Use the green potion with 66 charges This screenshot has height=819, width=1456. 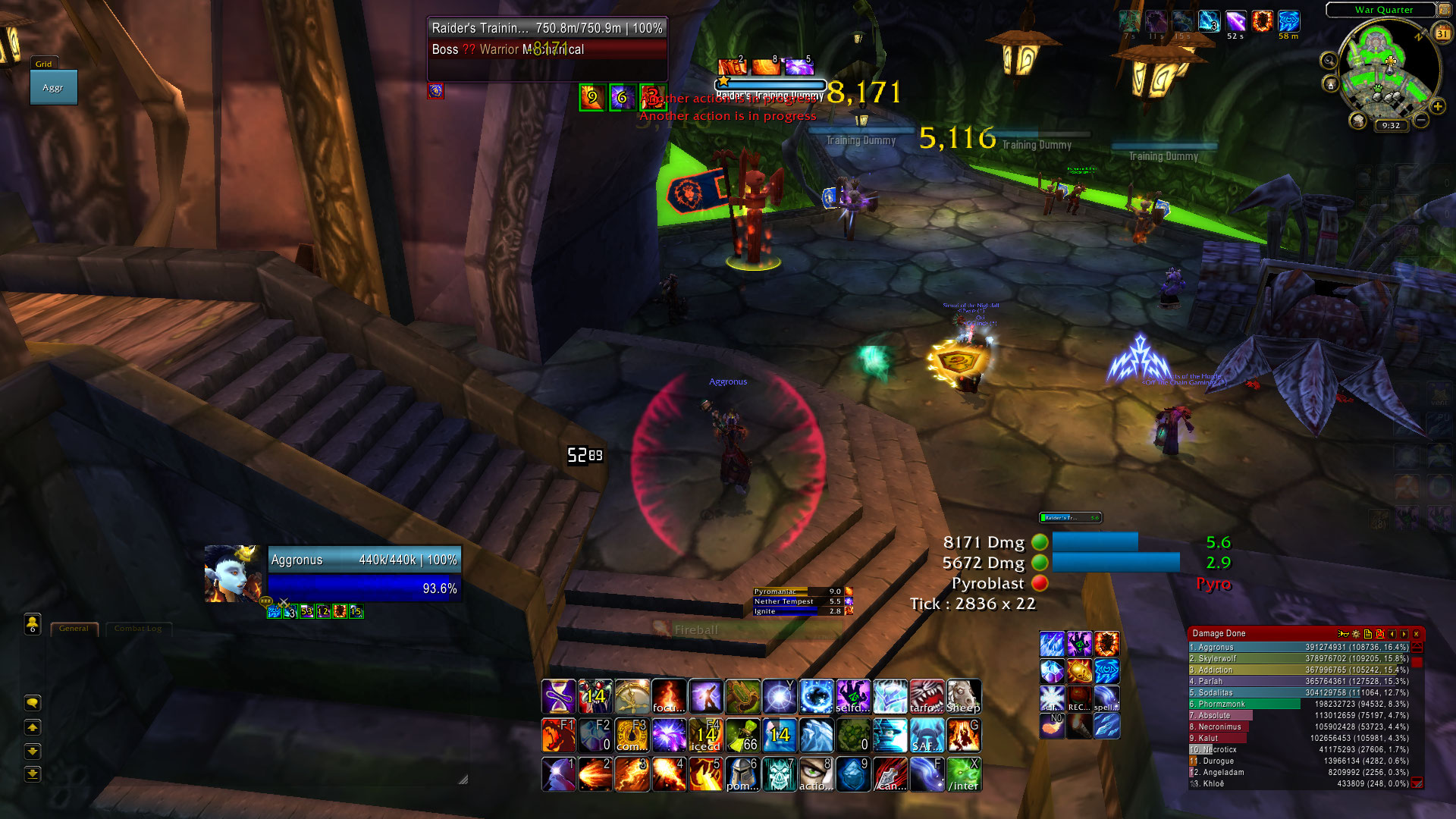[x=743, y=735]
